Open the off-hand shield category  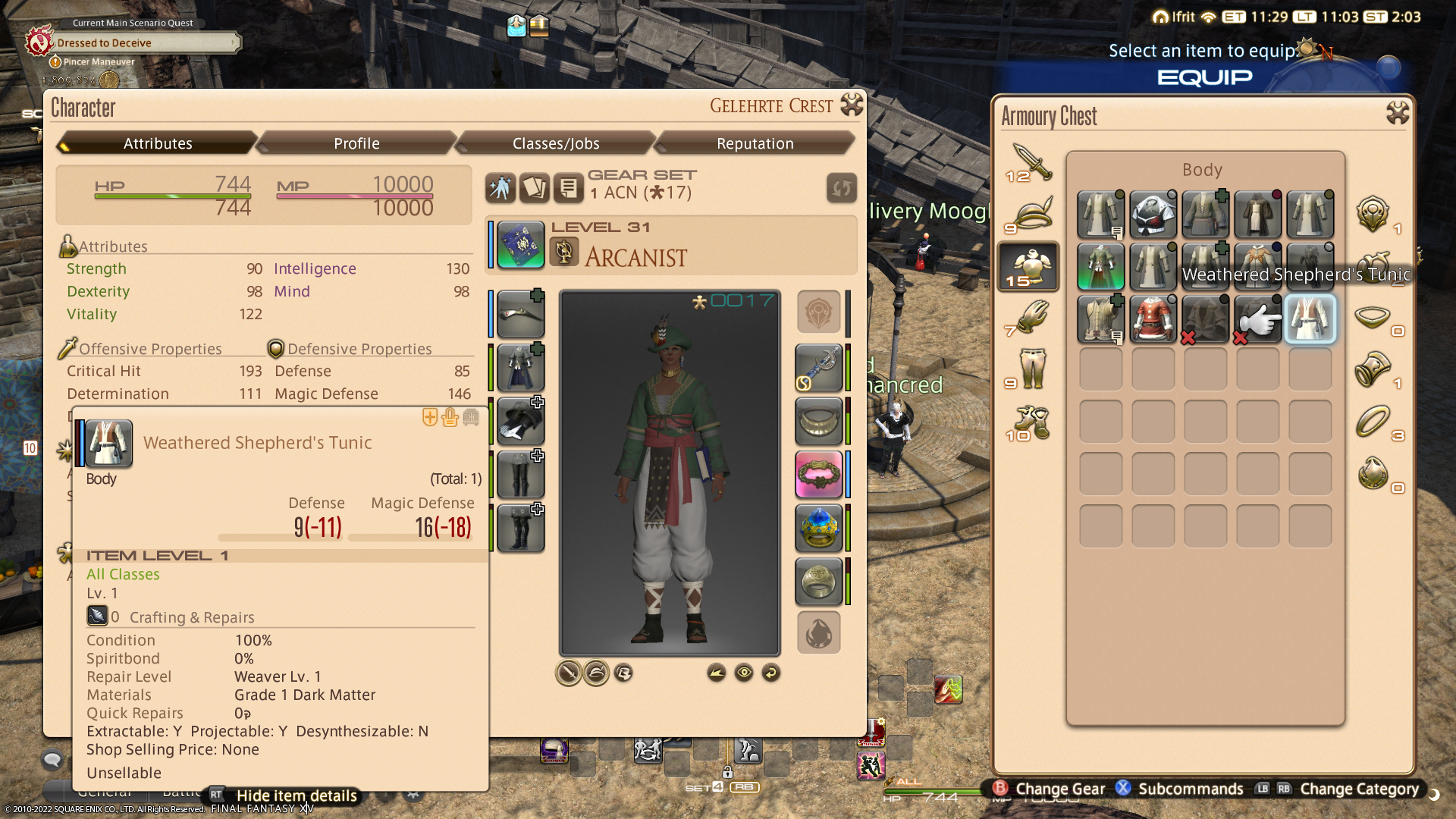point(1373,215)
